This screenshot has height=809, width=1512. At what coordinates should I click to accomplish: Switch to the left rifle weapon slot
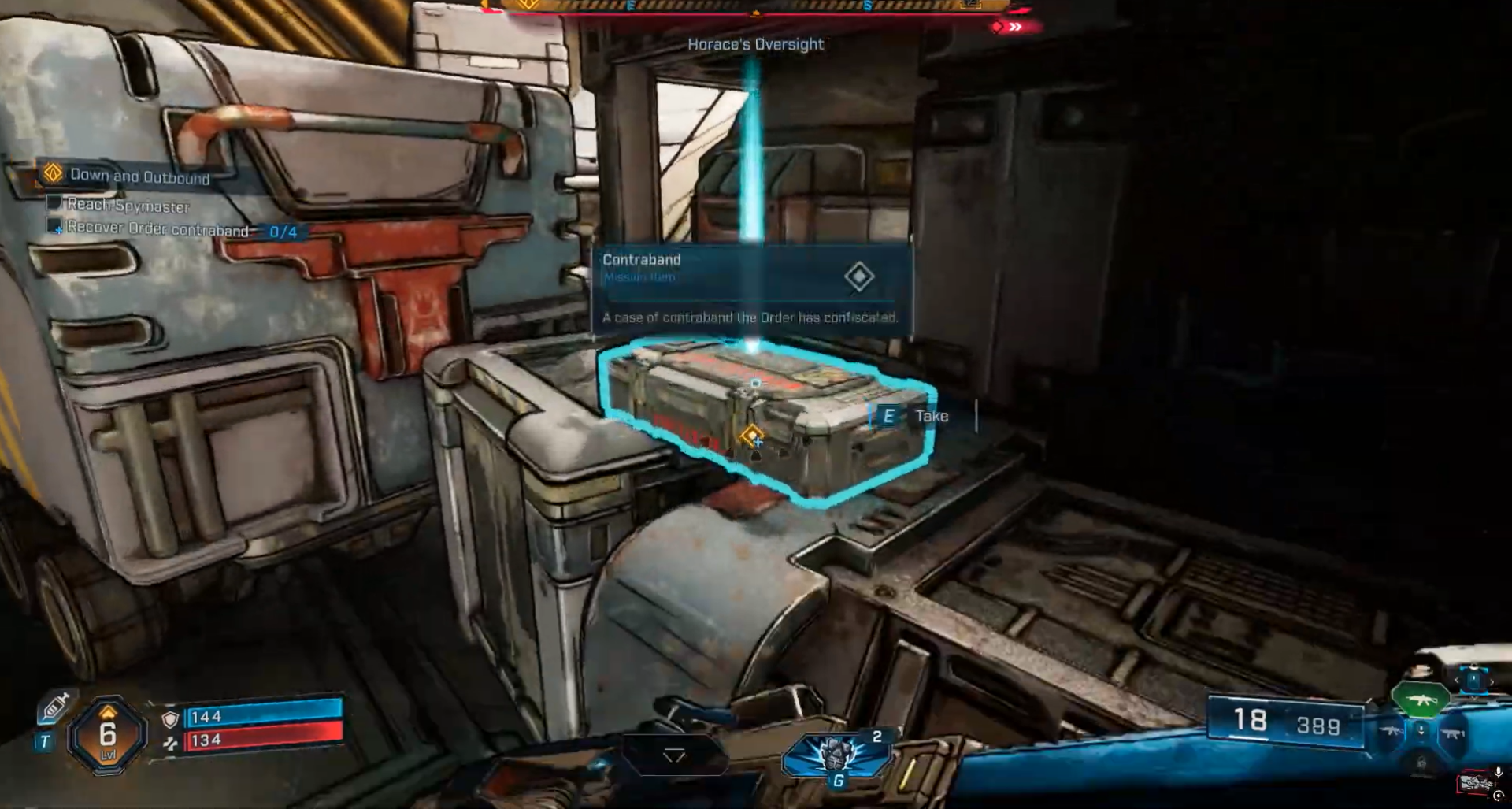[x=1392, y=732]
